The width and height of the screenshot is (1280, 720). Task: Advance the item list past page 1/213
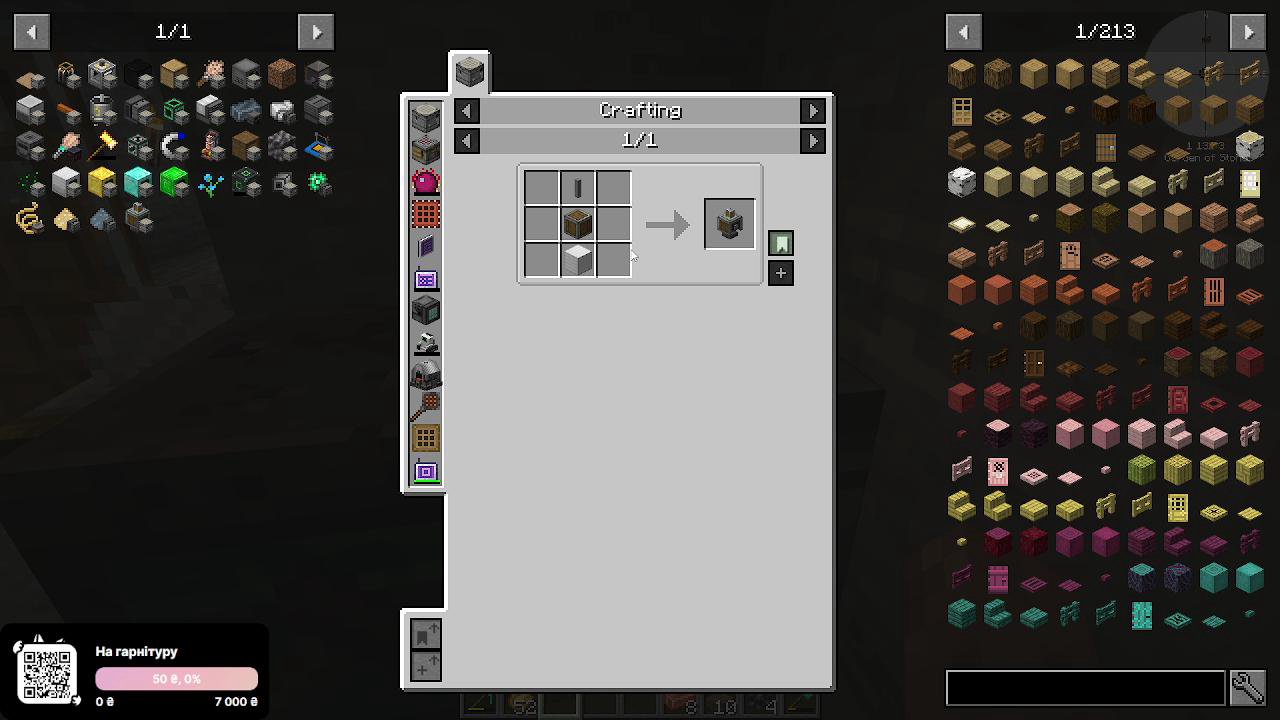pos(1247,31)
